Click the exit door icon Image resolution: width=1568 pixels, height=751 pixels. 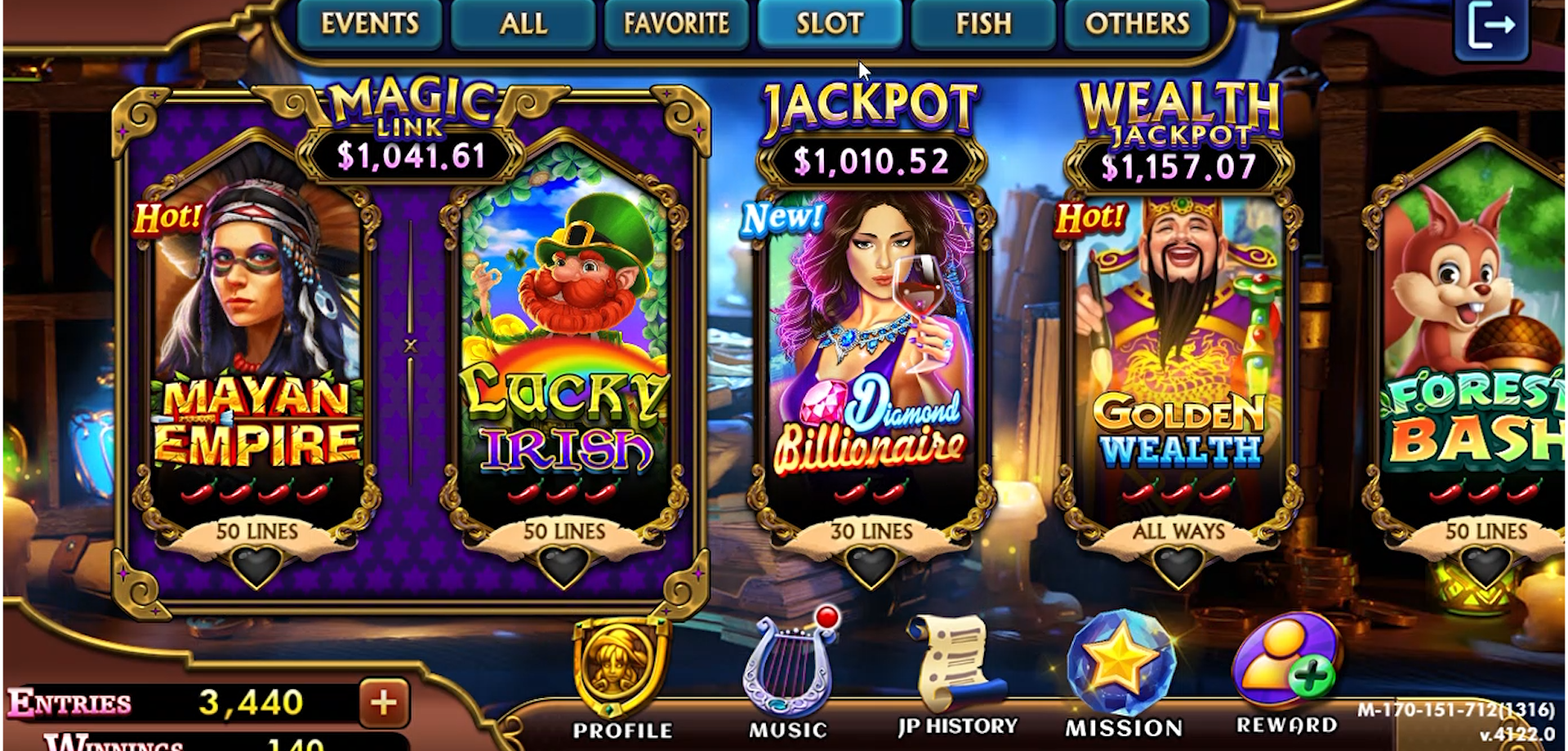(x=1491, y=27)
